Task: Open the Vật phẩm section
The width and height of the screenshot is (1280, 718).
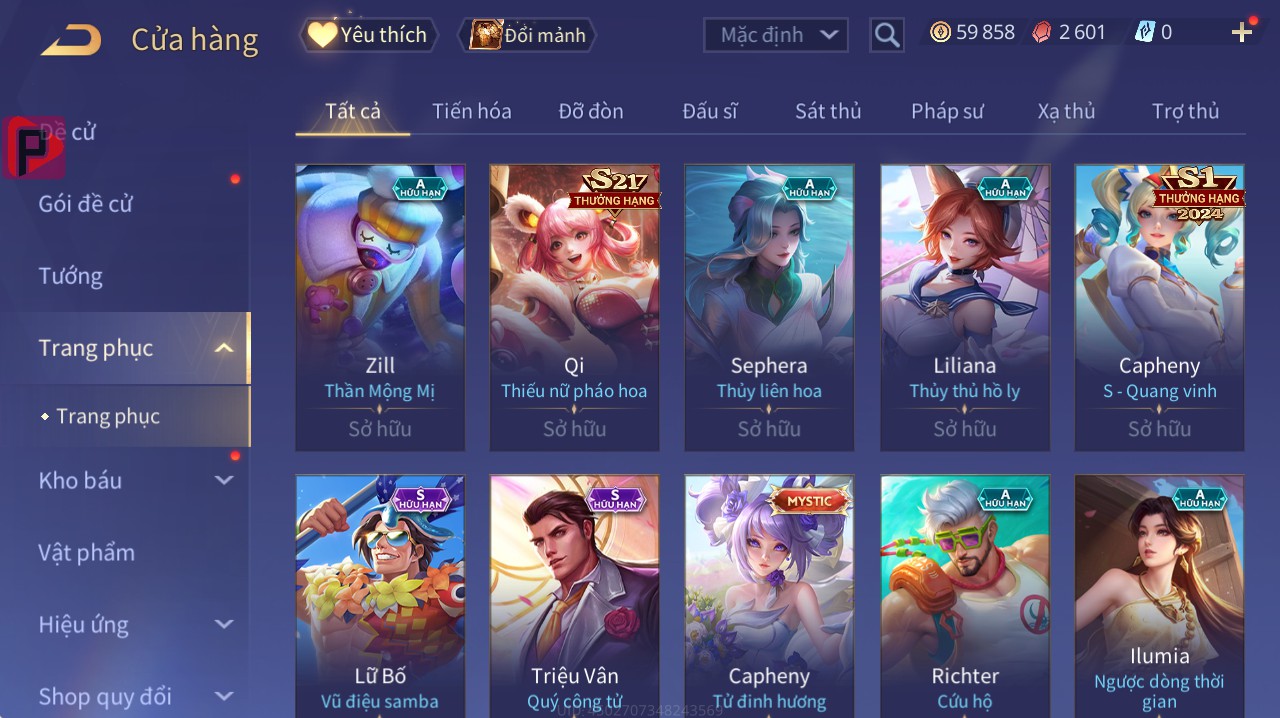Action: click(x=87, y=553)
